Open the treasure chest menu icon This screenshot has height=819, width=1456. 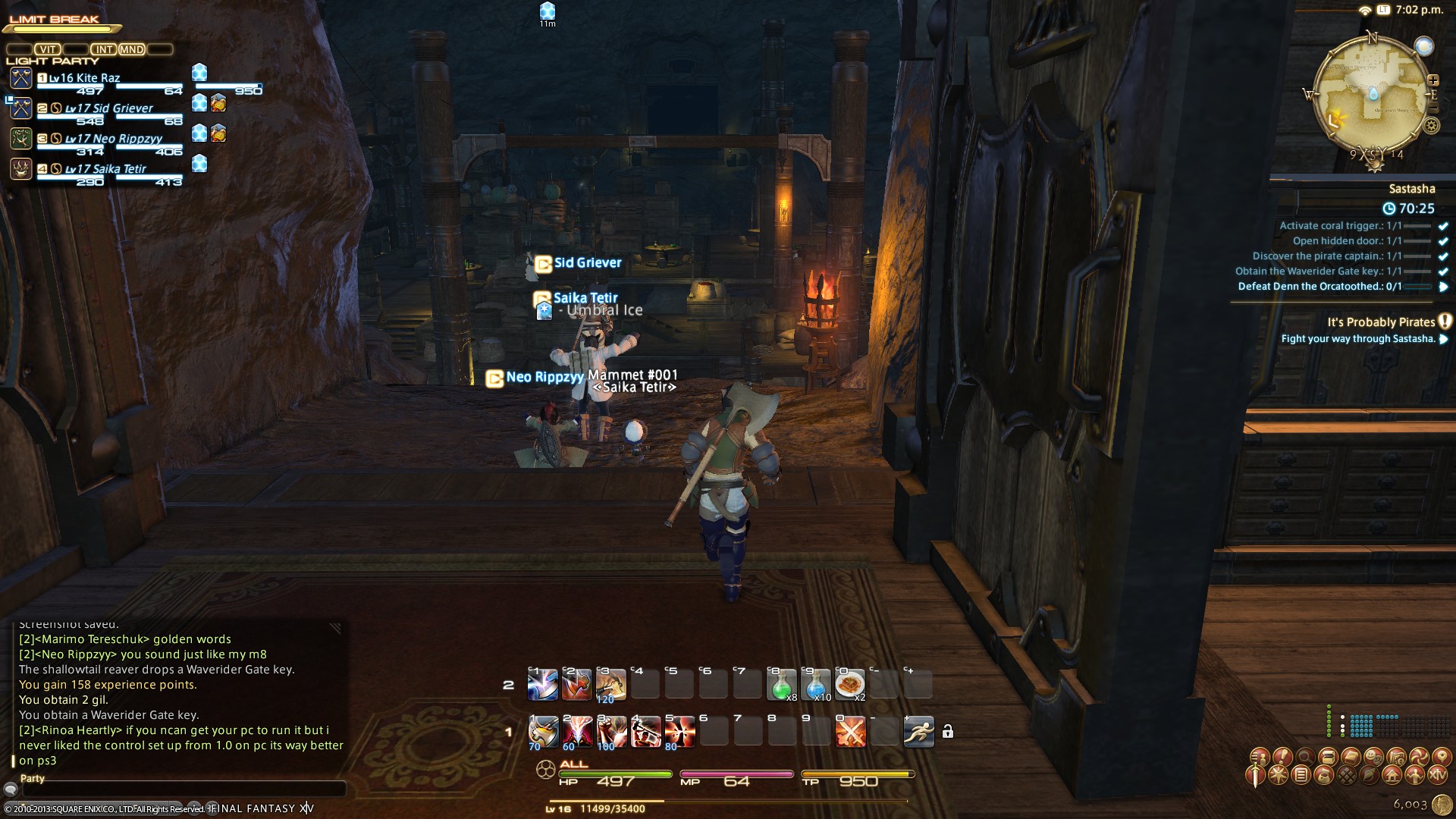[1328, 756]
